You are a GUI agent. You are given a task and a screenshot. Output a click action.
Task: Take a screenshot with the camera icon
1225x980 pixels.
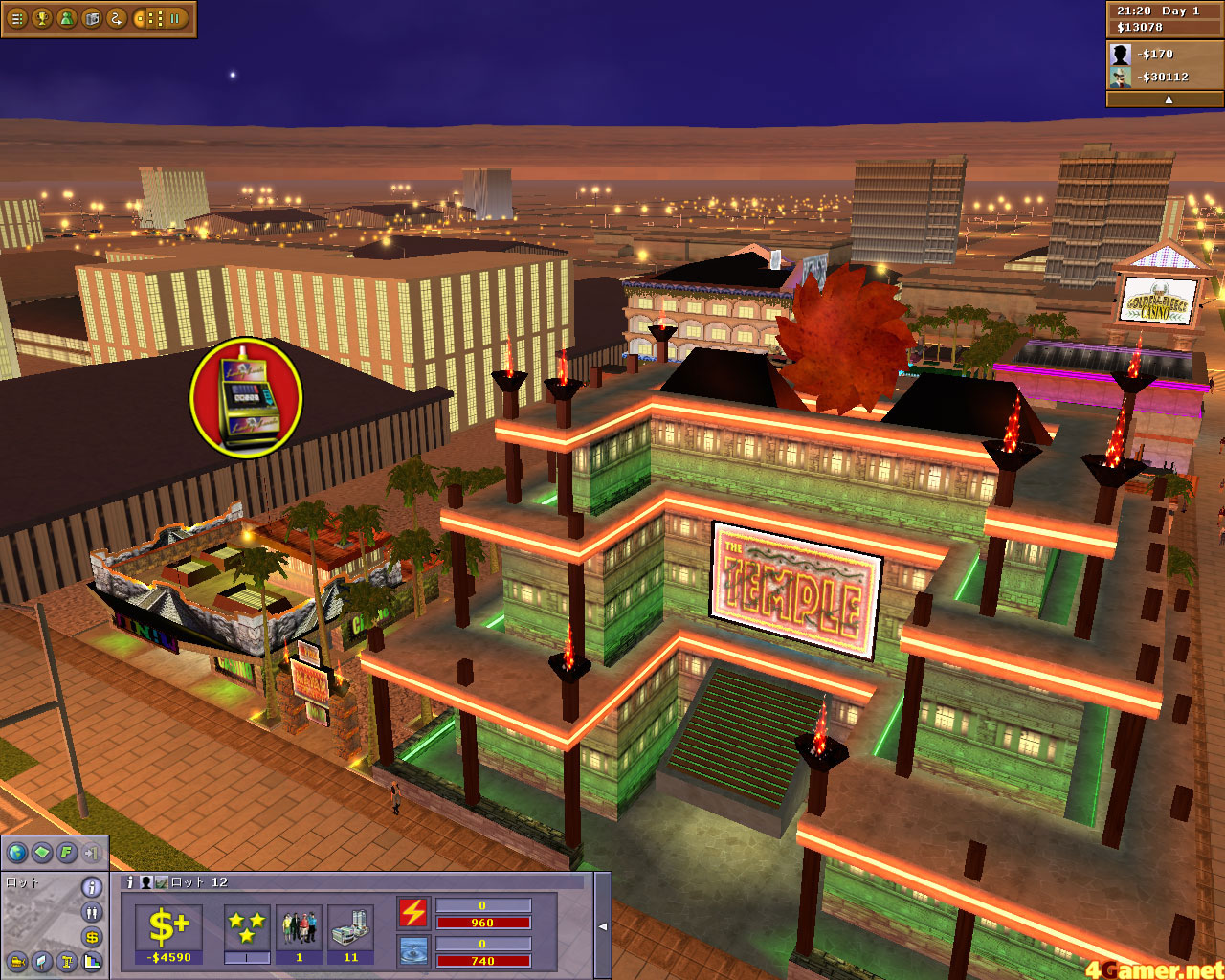coord(92,19)
